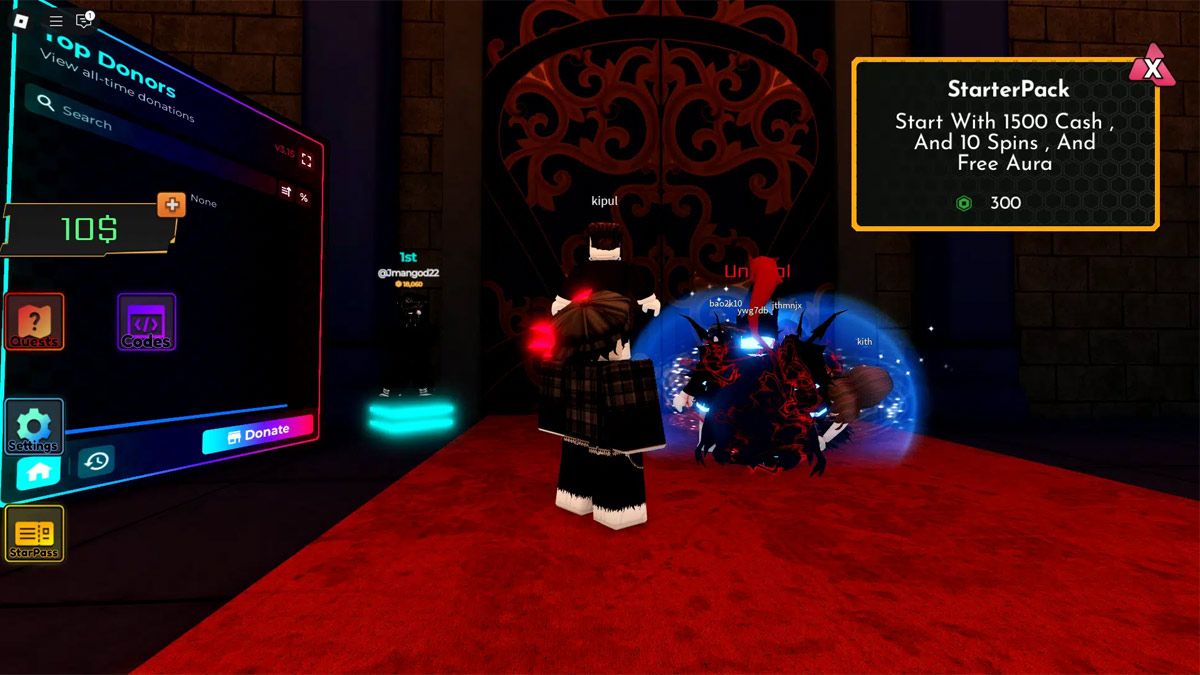The image size is (1200, 675).
Task: Click the Donate button on the board
Action: [x=257, y=434]
